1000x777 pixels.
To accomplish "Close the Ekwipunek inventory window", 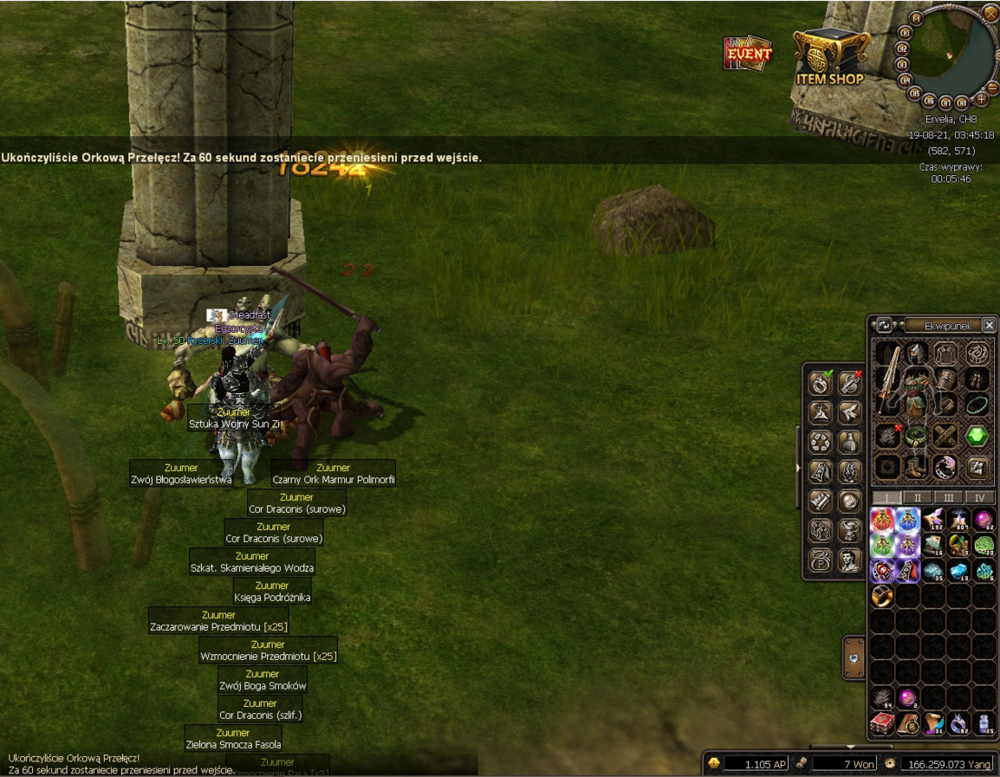I will pos(988,325).
